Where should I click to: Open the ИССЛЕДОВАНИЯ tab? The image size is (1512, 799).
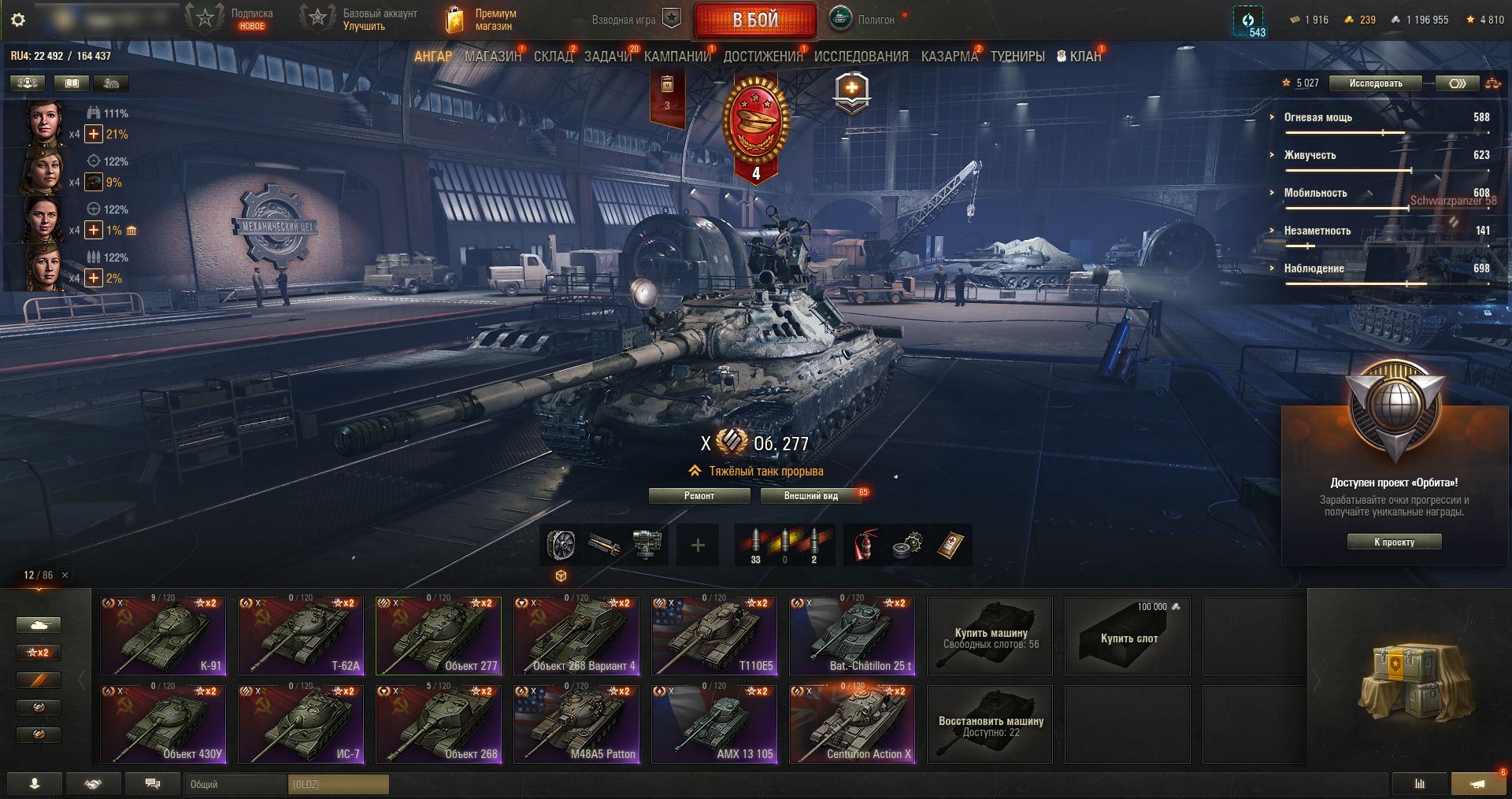tap(861, 57)
